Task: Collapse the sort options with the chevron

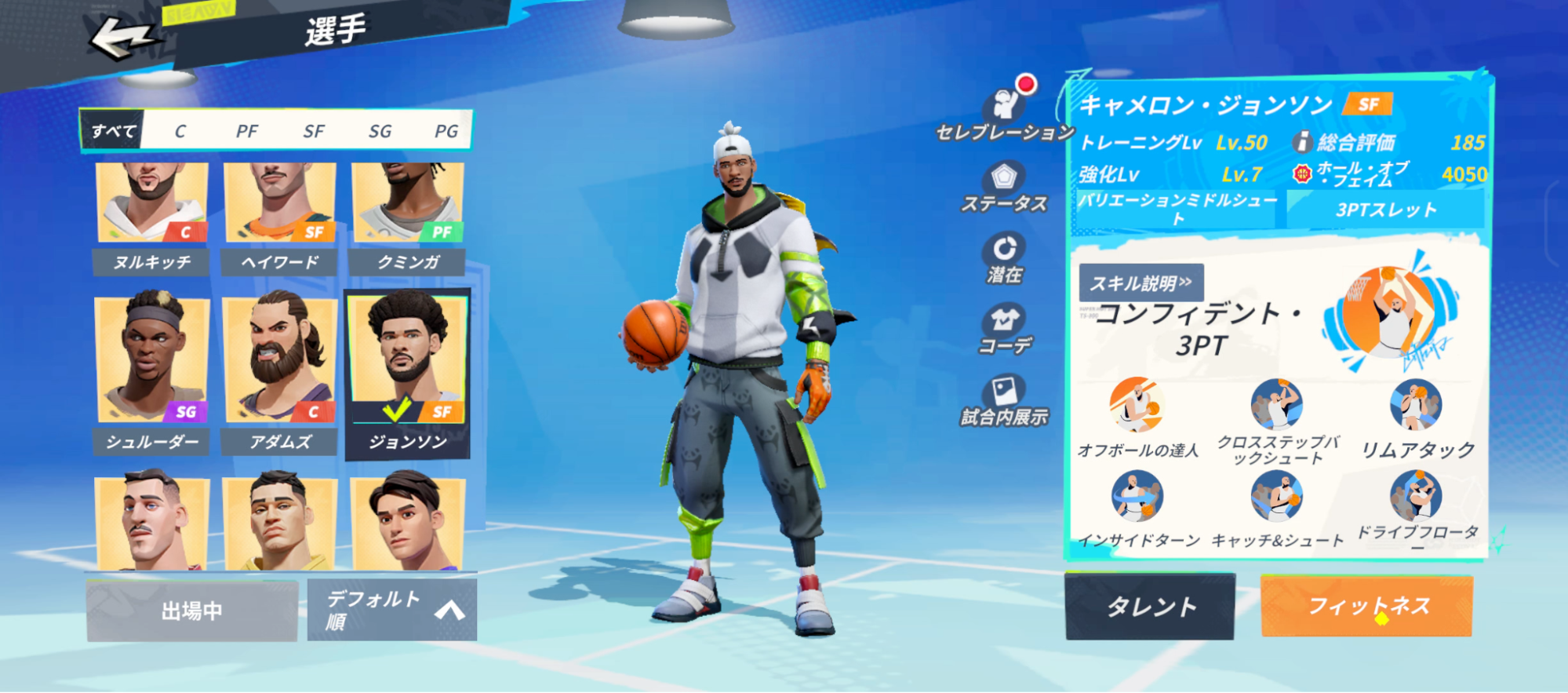Action: point(449,610)
